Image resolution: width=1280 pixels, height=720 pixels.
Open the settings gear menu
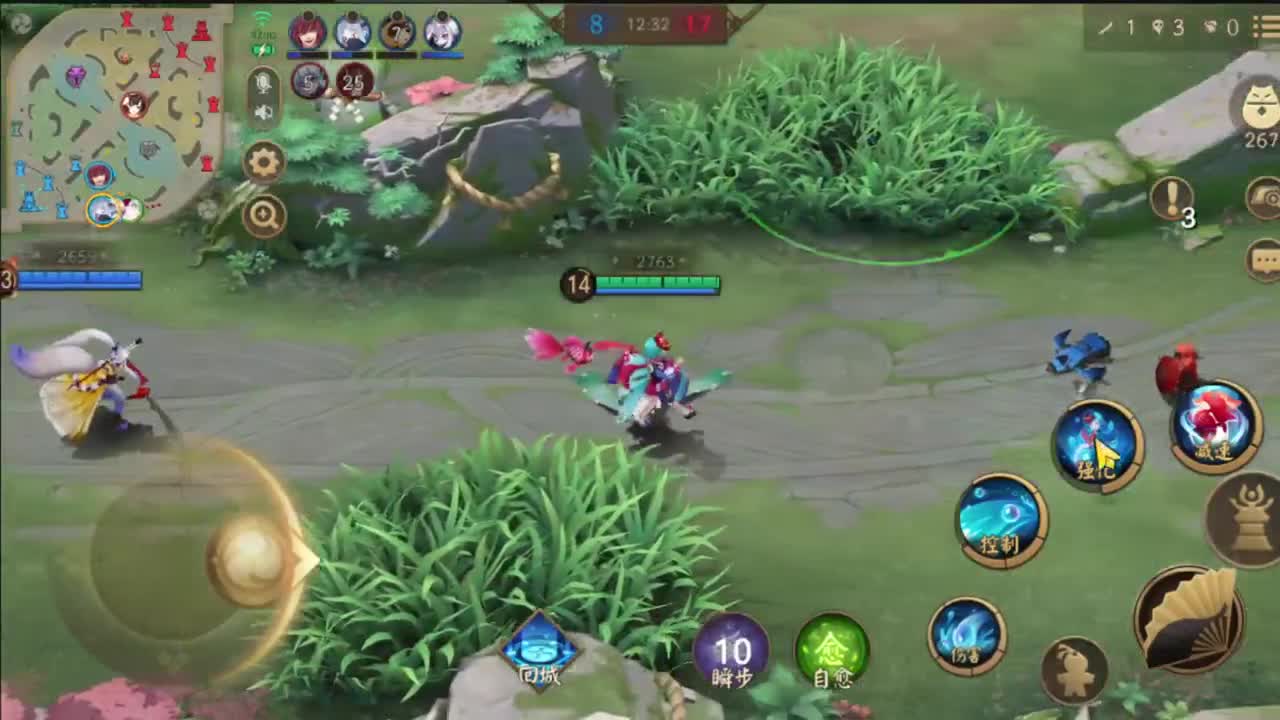(263, 162)
